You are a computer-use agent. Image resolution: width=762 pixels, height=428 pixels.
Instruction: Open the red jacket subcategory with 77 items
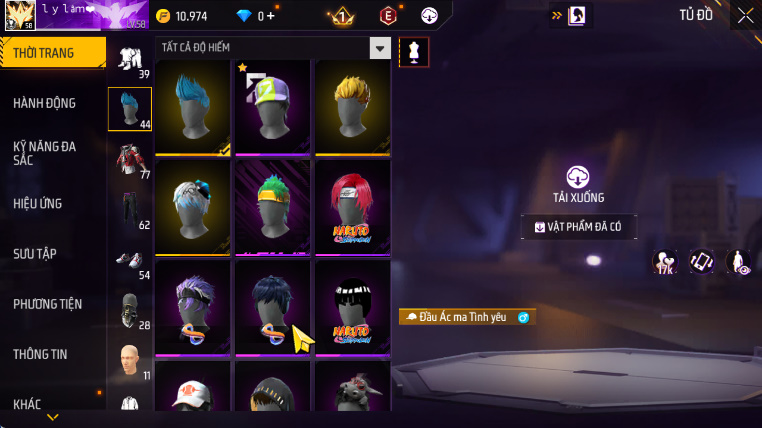tap(130, 160)
